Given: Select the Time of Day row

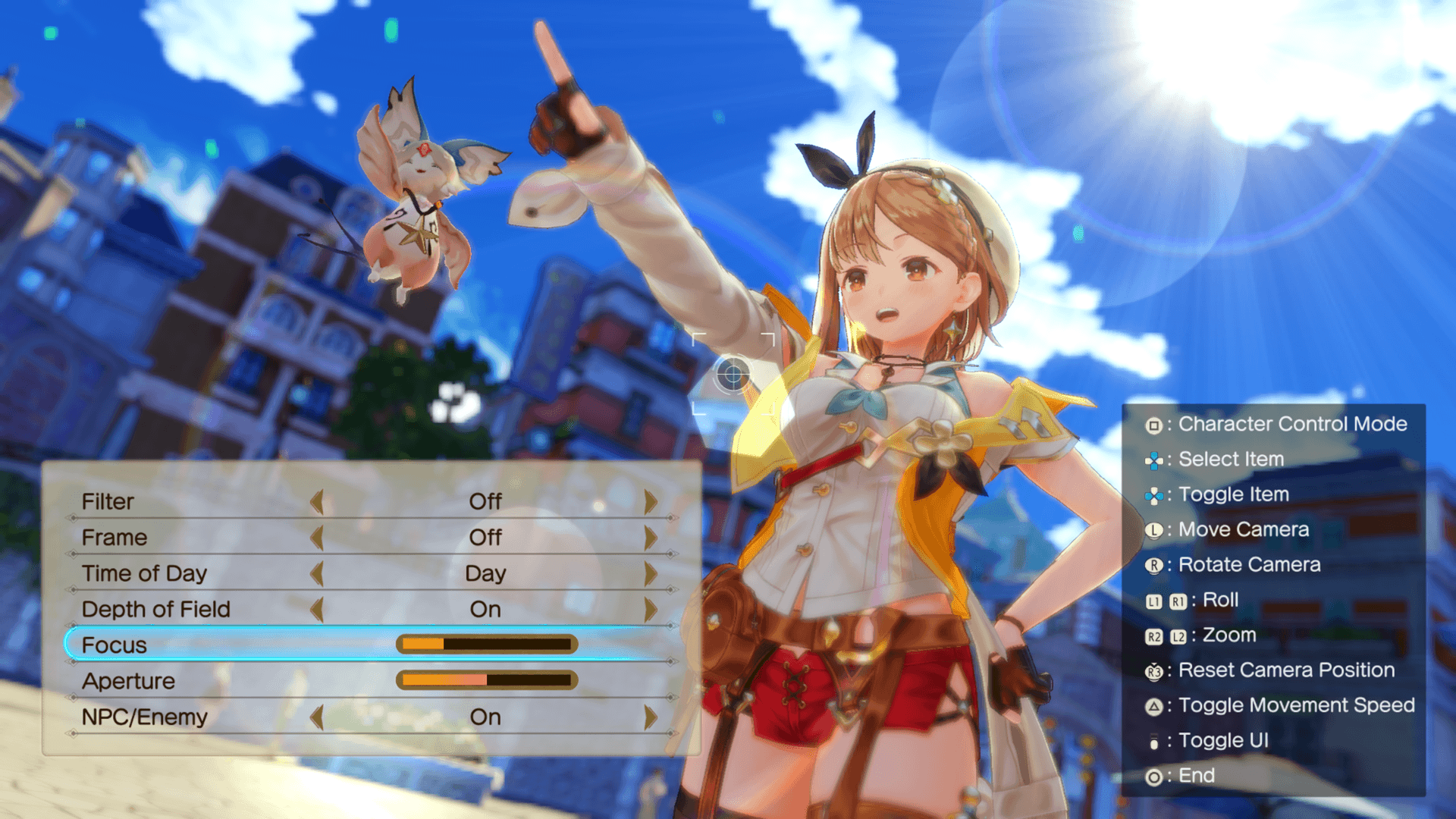Looking at the screenshot, I should pos(144,573).
